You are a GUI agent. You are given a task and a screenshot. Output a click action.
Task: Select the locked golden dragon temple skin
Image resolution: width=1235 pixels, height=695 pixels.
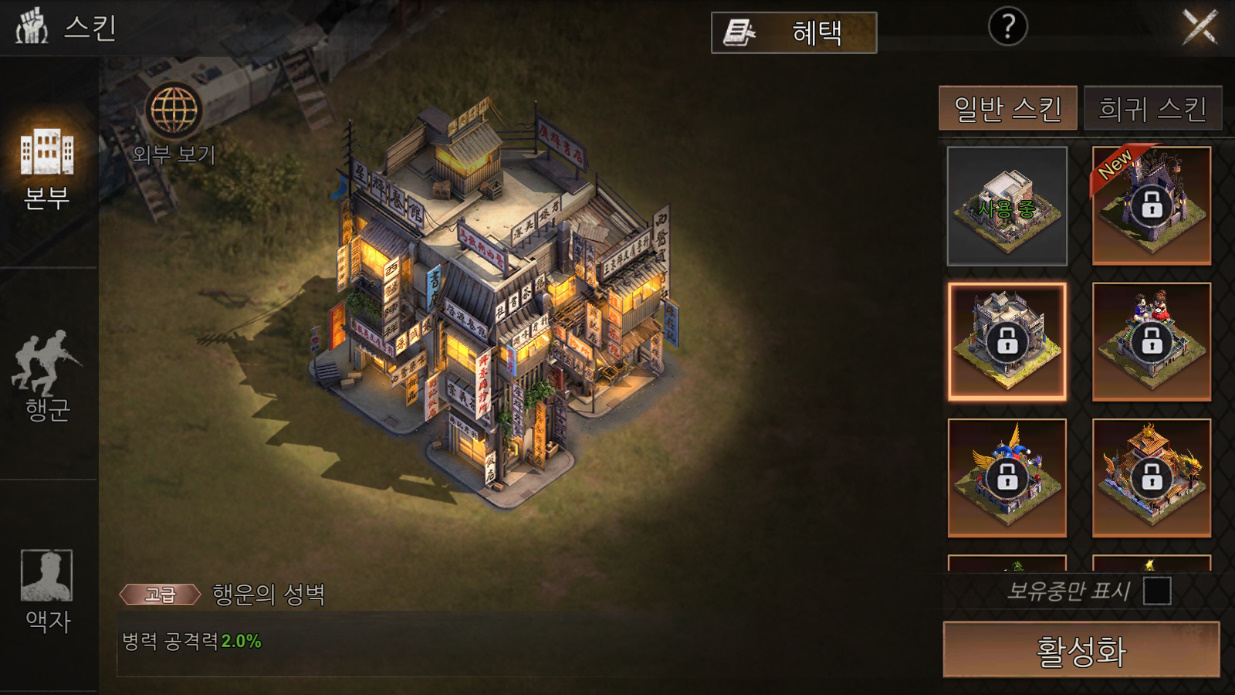pyautogui.click(x=1151, y=477)
